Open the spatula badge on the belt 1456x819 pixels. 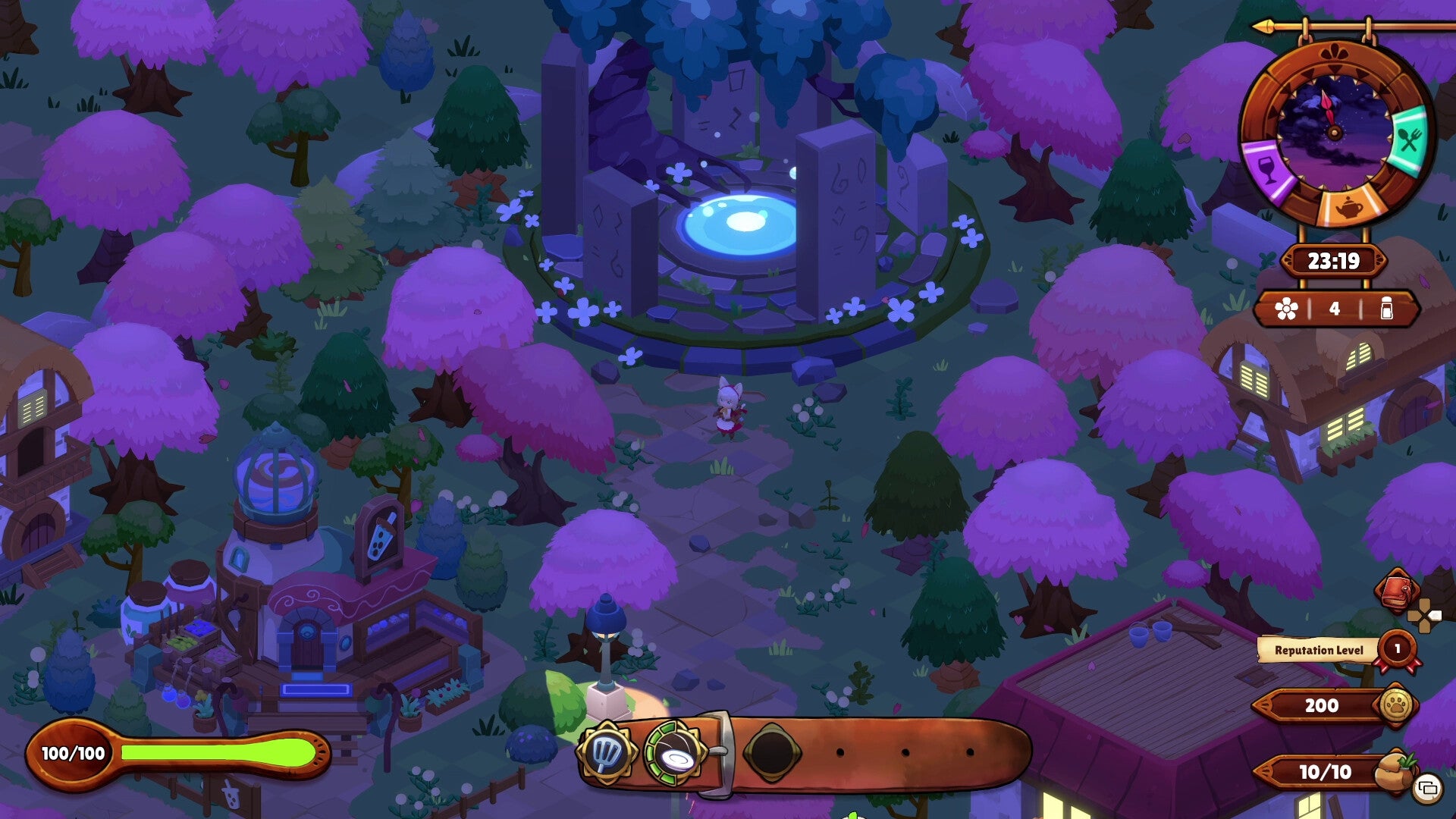(x=607, y=751)
